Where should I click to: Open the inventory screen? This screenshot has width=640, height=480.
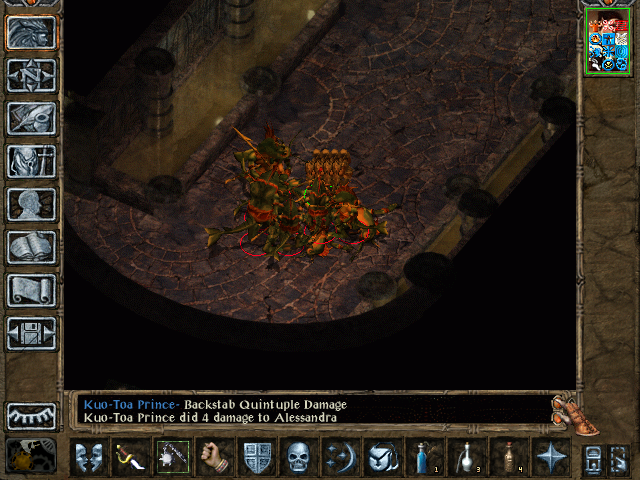point(32,160)
